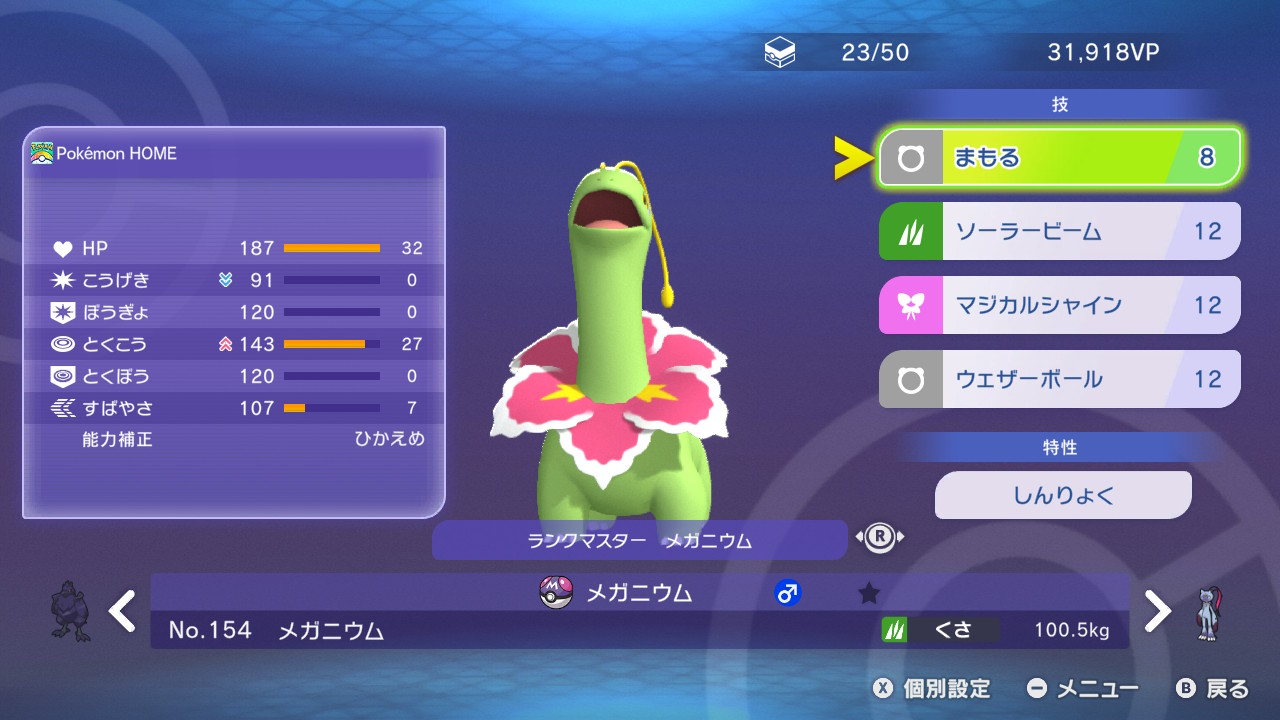
Task: Select the まもる move
Action: (x=1059, y=157)
